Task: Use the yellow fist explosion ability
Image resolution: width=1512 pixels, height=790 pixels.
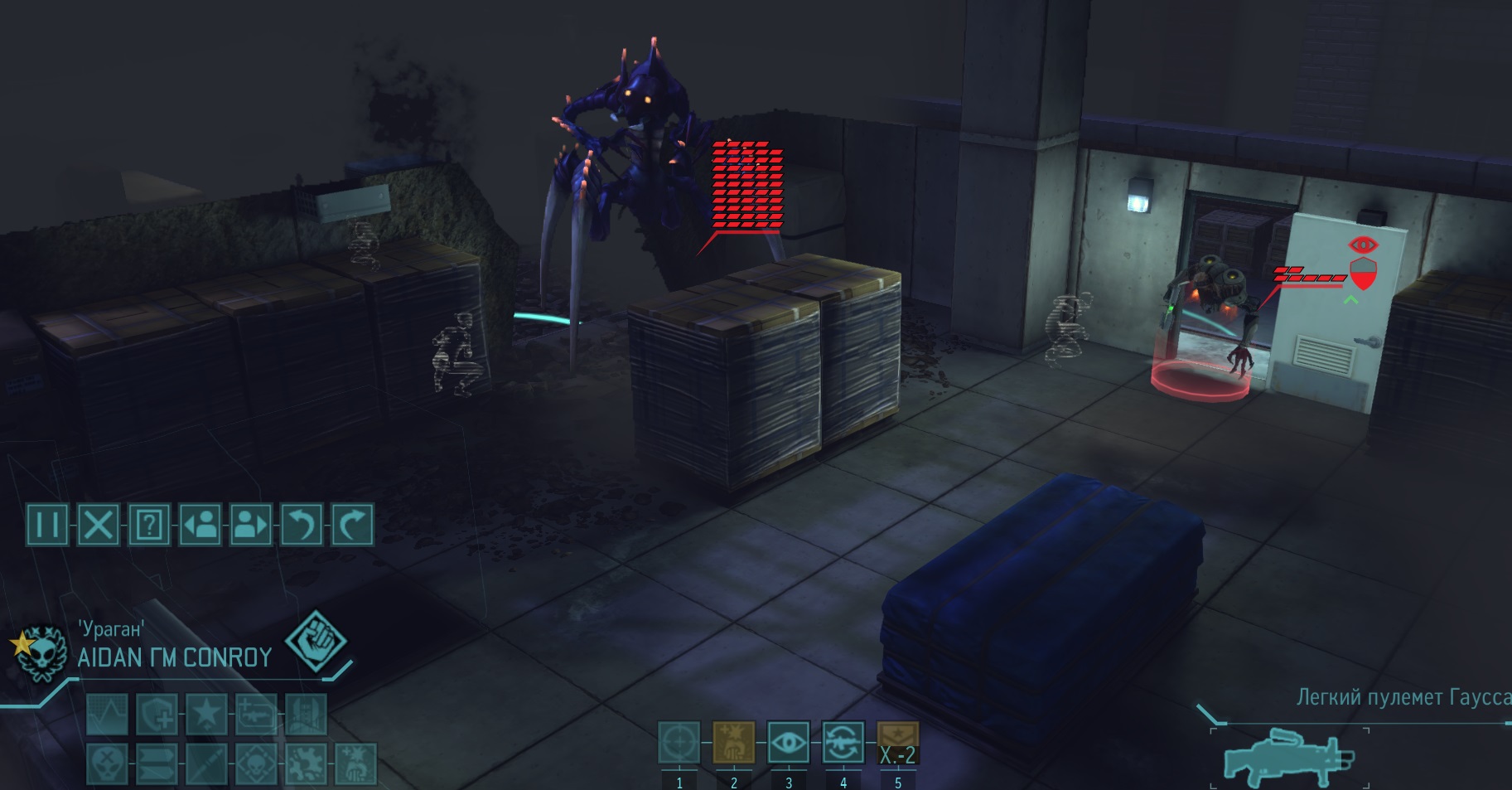Action: coord(733,743)
